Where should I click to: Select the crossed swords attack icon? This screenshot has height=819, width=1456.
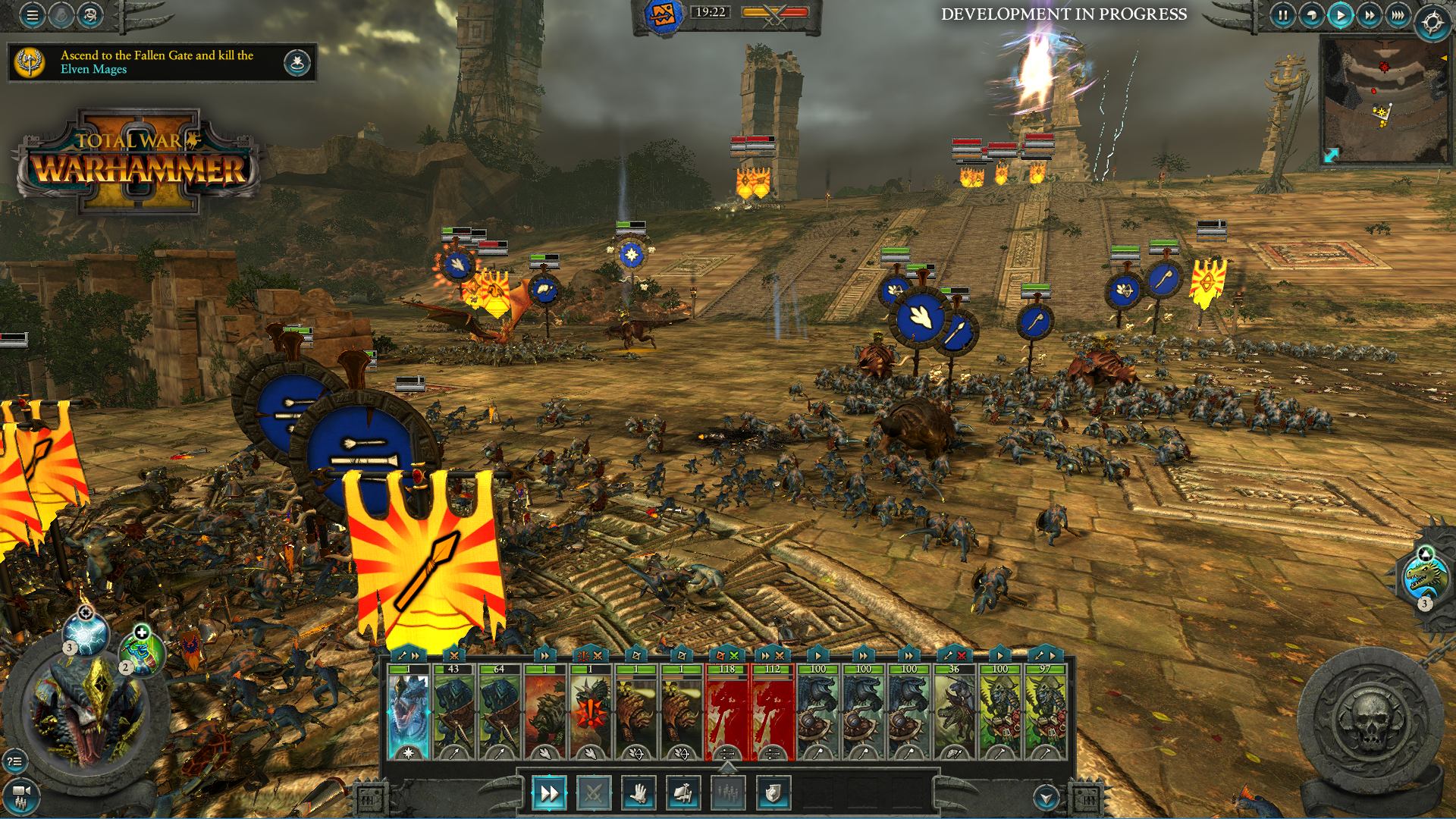click(x=595, y=792)
